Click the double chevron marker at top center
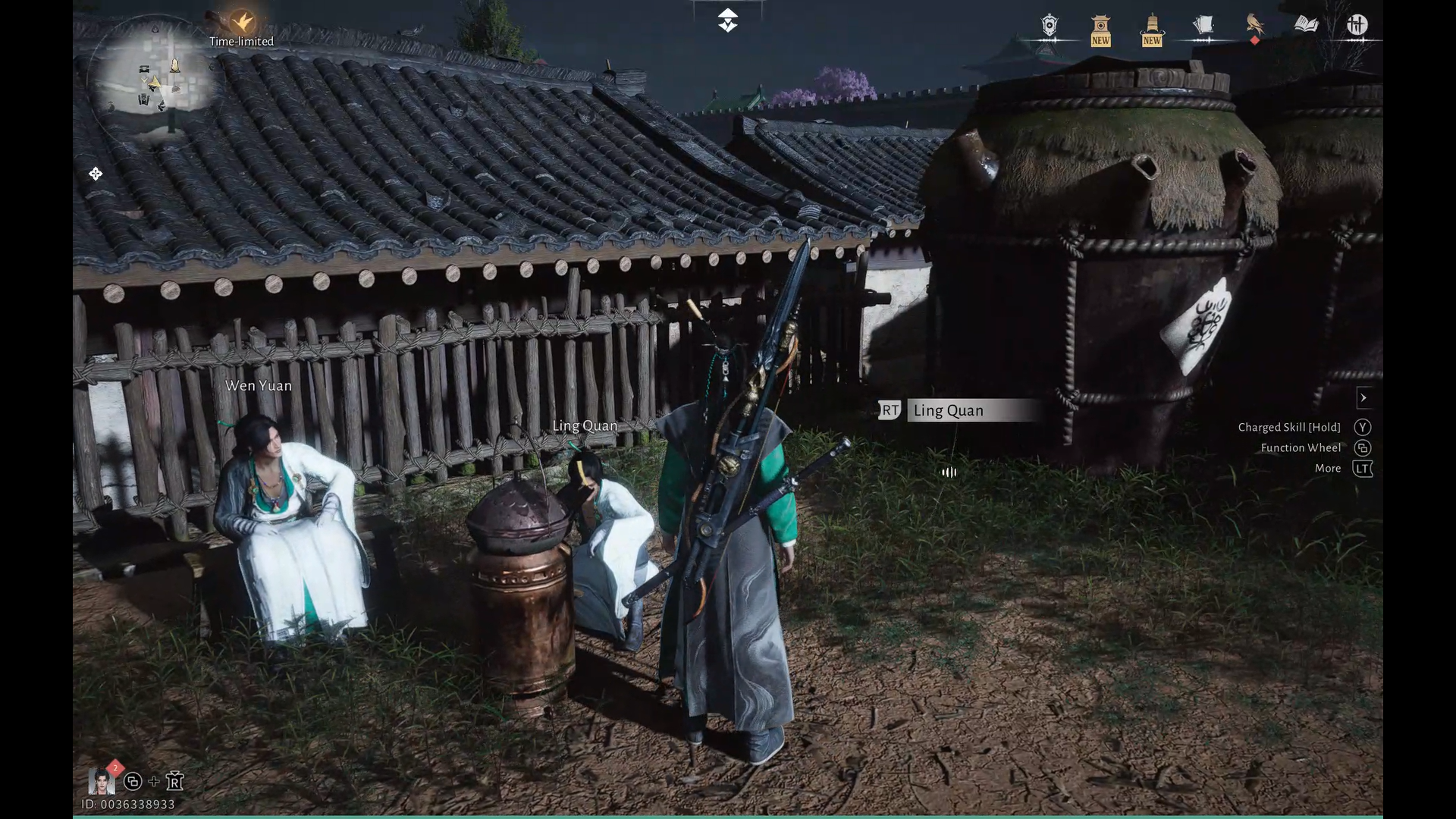This screenshot has width=1456, height=819. pos(727,20)
